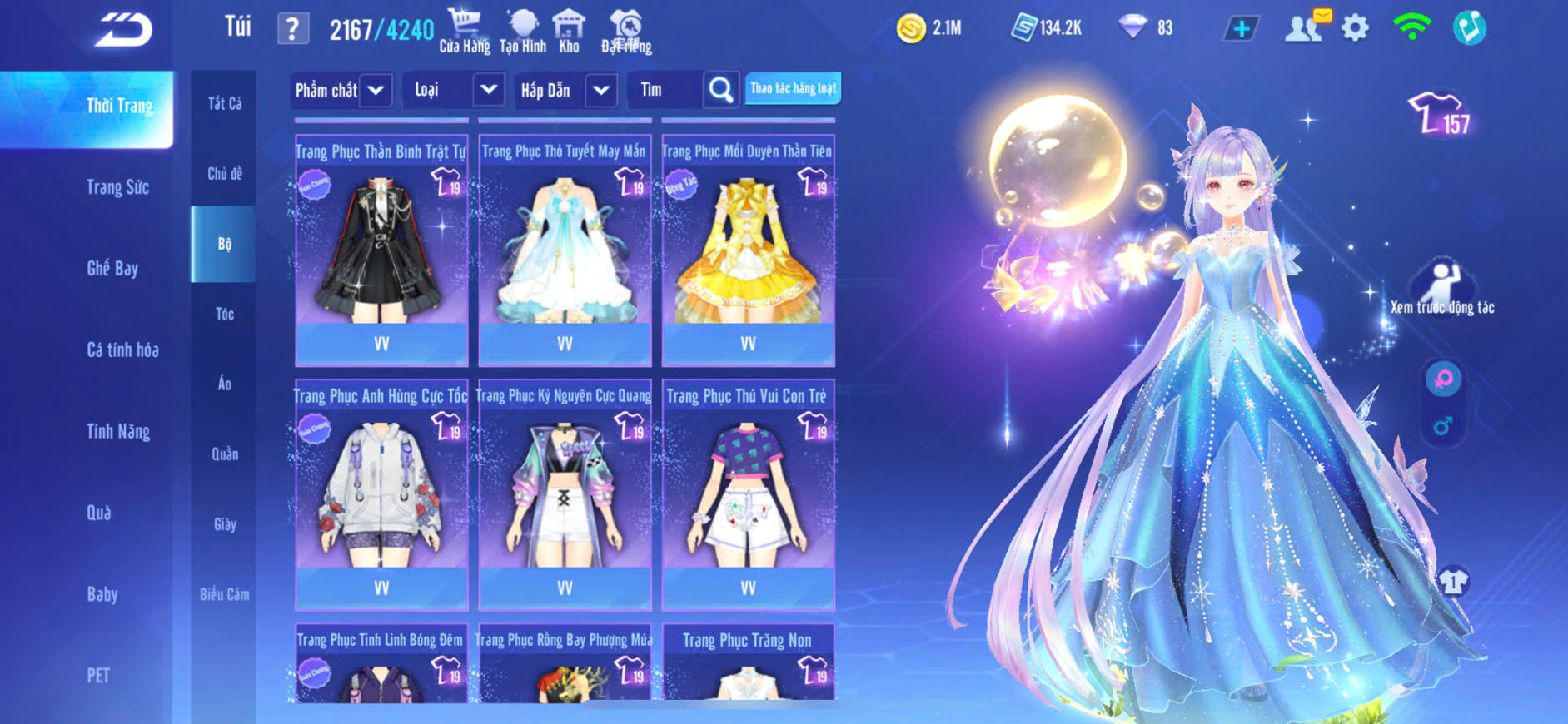
Task: Open the gear settings icon
Action: (x=1355, y=28)
